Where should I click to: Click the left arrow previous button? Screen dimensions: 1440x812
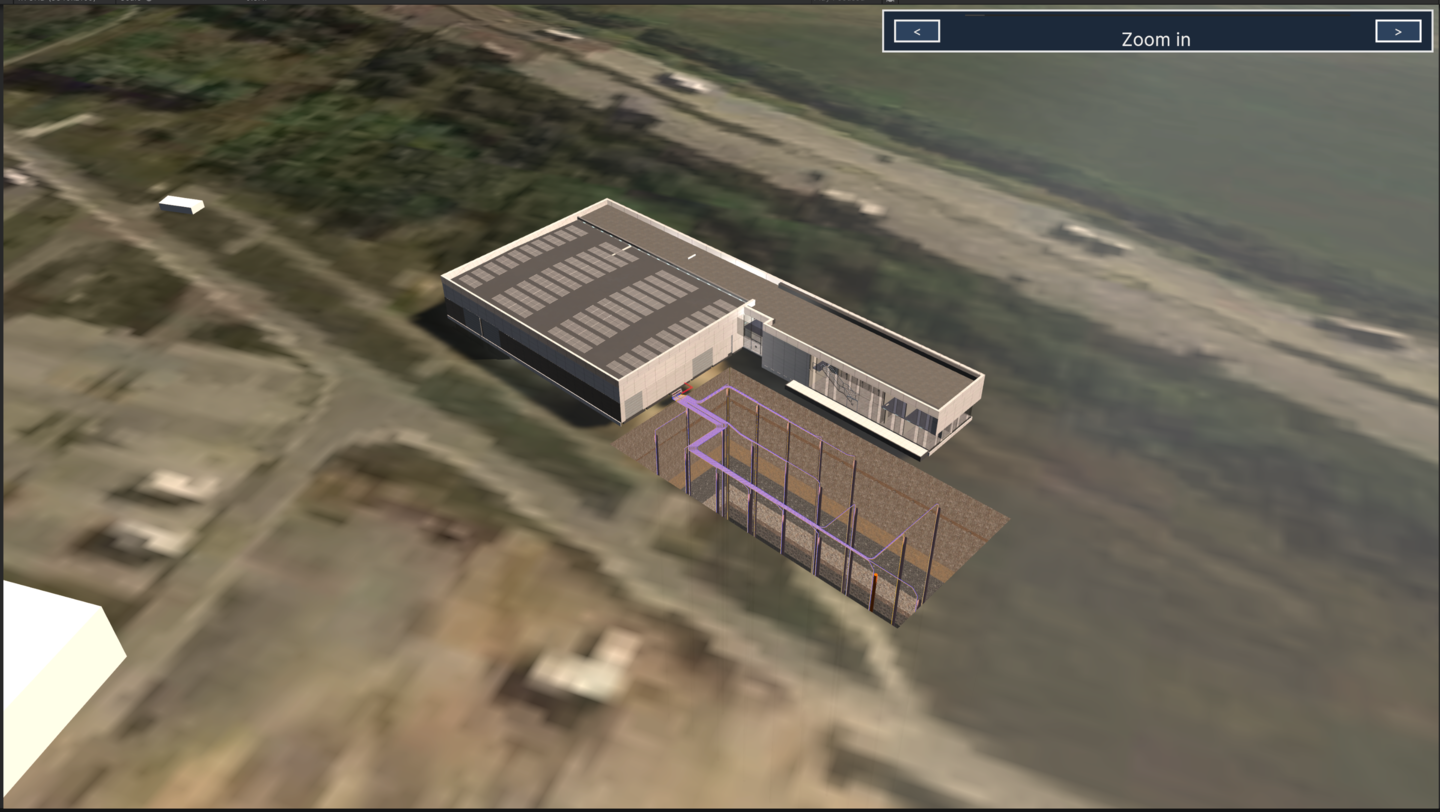[916, 31]
